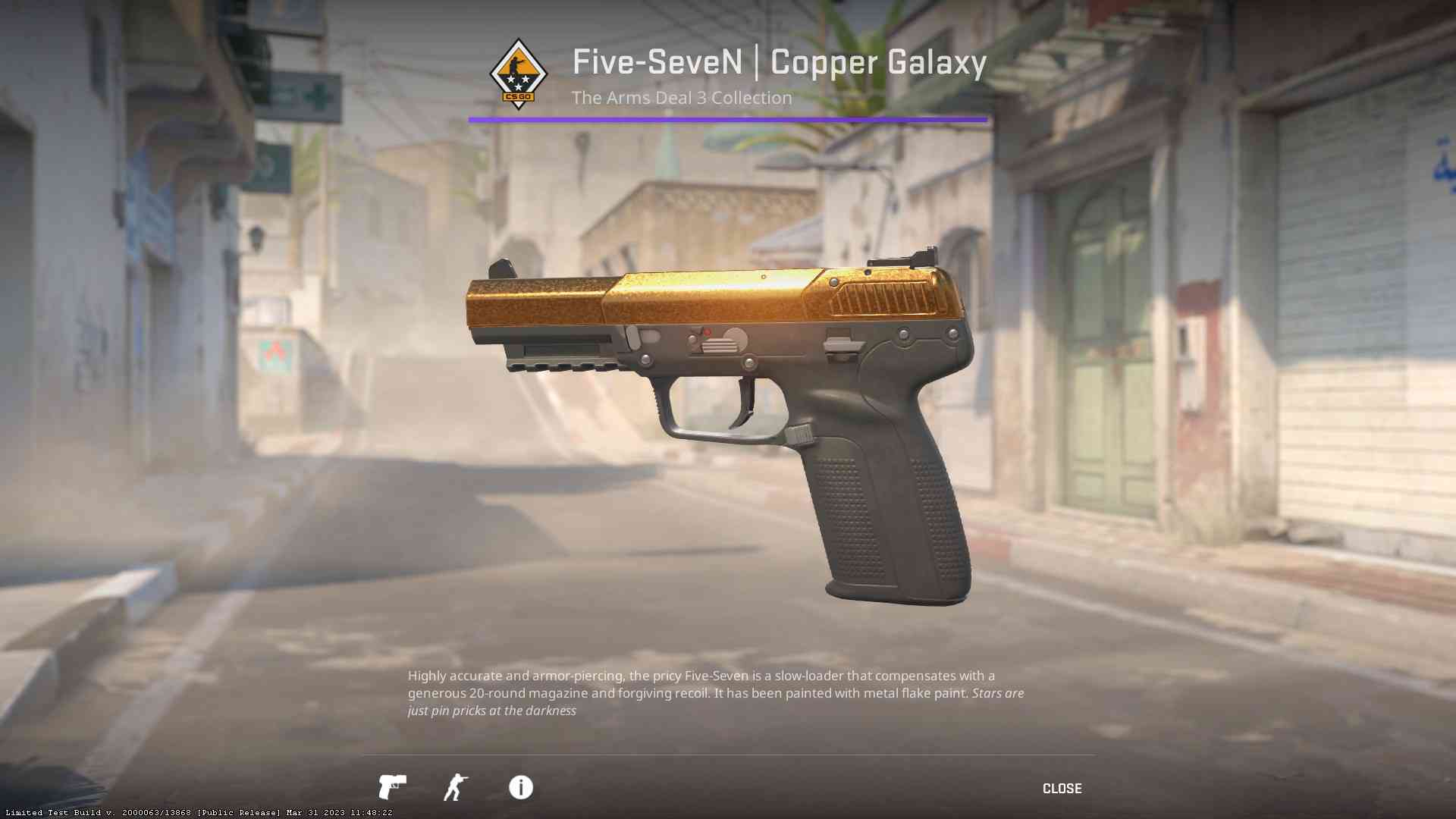Switch to character inspect using the soldier icon

point(456,788)
